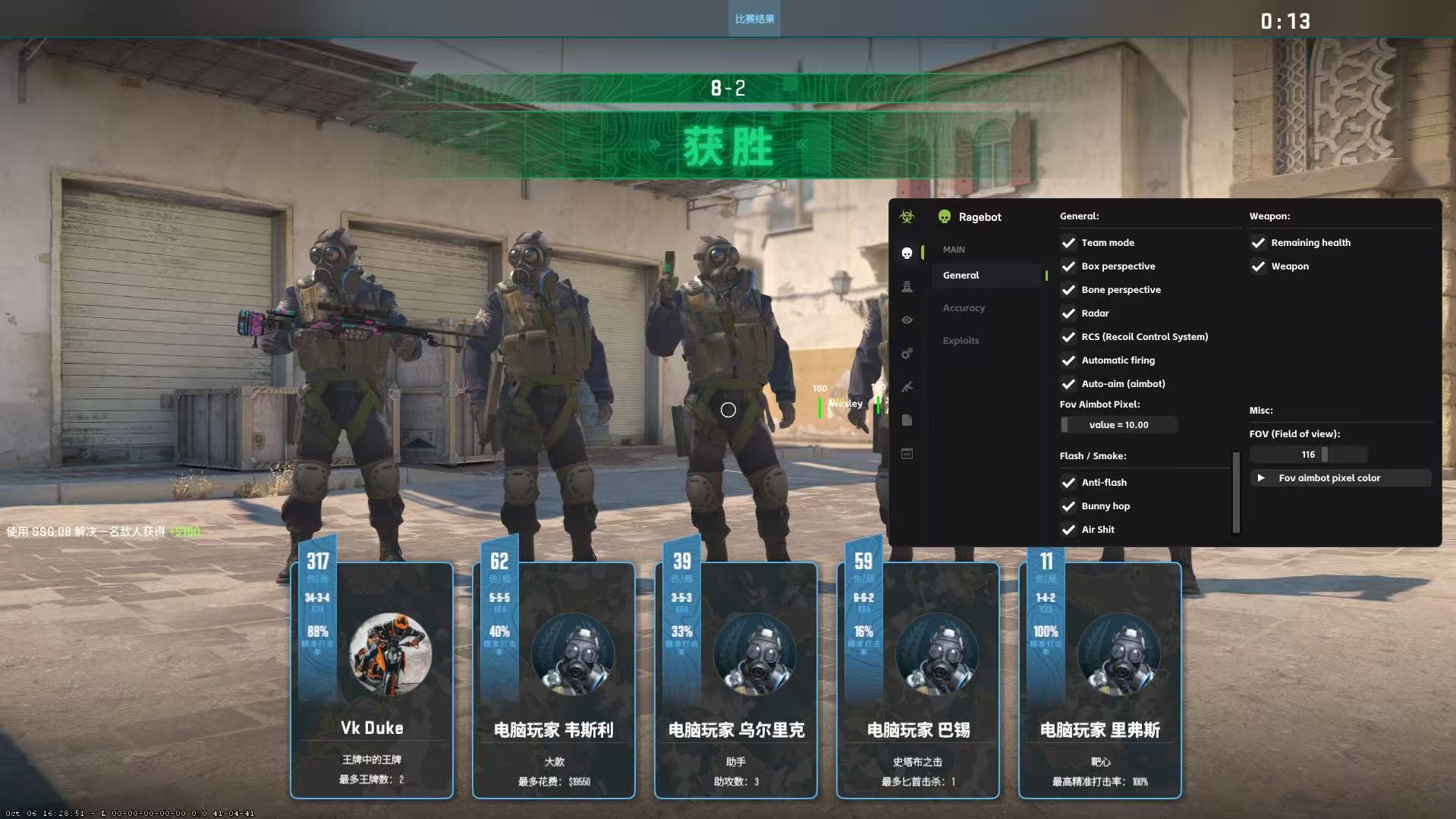
Task: Click the overlay panel's vertical scrollbar
Action: coord(1236,492)
